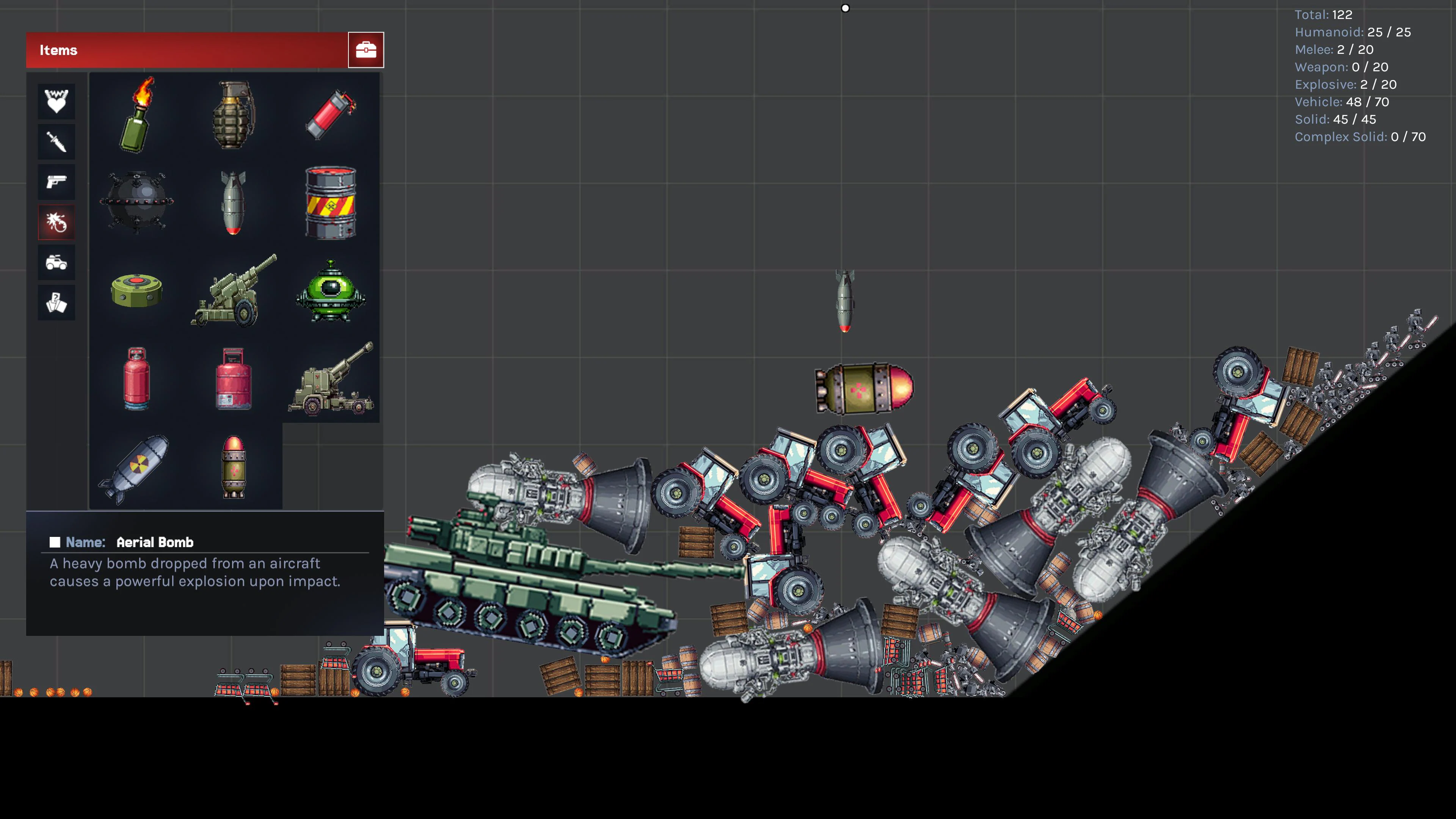Open the Humanoid category in the sidebar
The height and width of the screenshot is (819, 1456).
pos(56,102)
